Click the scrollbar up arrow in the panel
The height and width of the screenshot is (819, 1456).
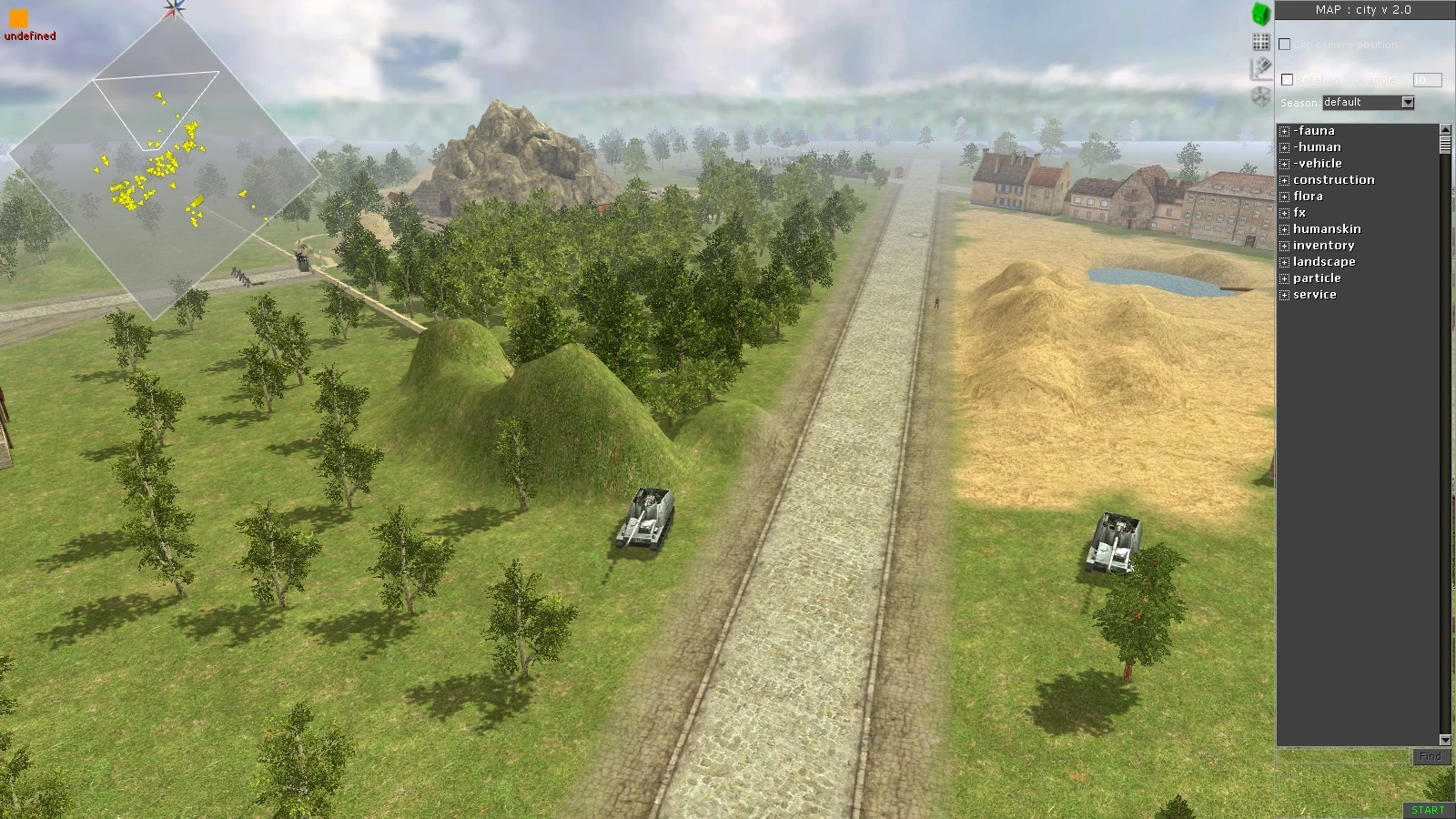click(x=1445, y=129)
